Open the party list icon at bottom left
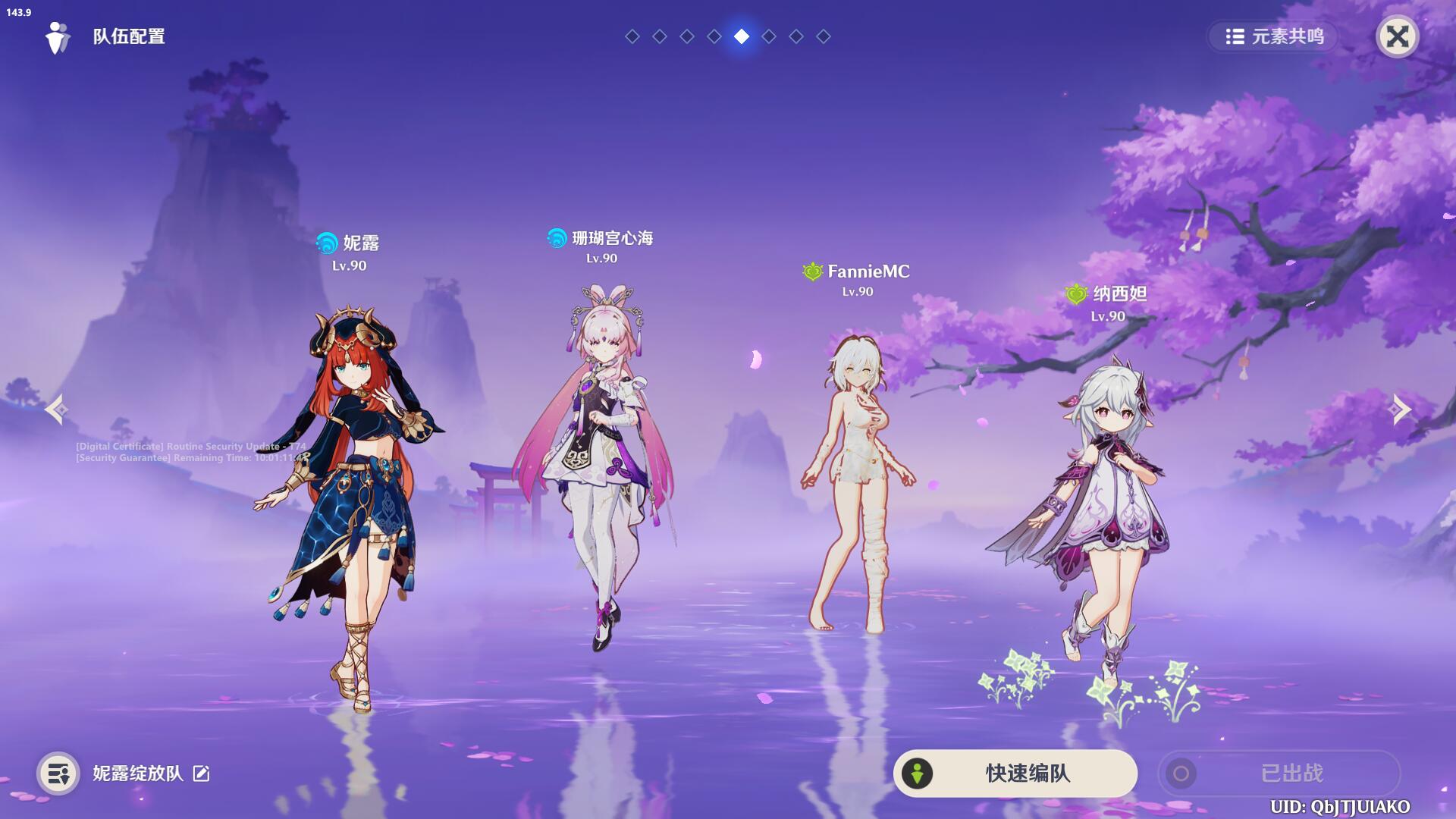Viewport: 1456px width, 819px height. coord(58,773)
